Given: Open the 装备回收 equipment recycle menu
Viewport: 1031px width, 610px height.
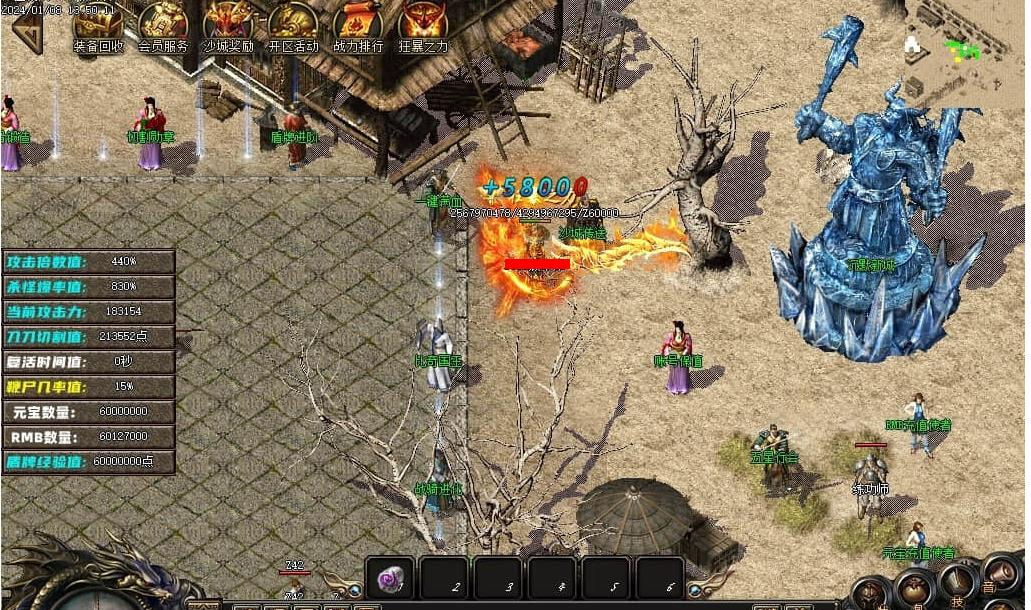Looking at the screenshot, I should (98, 25).
